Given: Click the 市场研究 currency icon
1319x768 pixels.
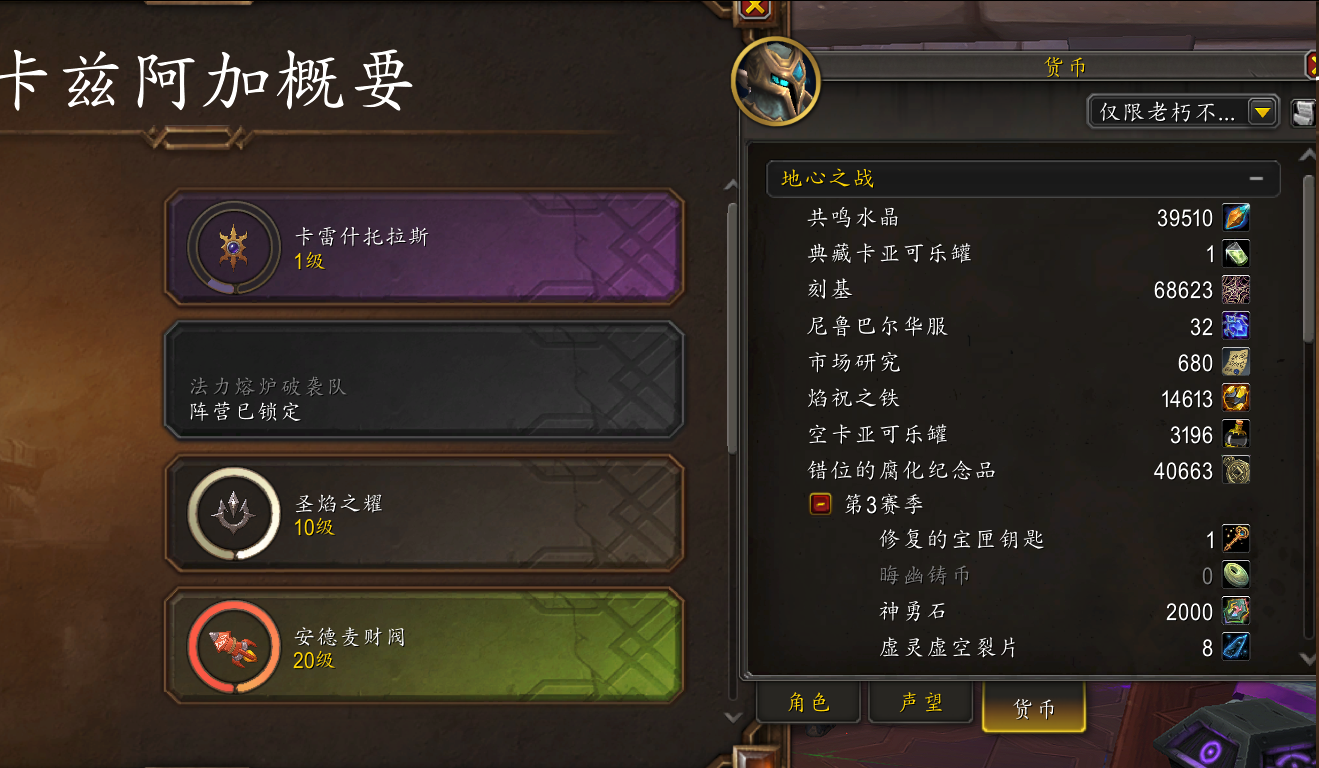Looking at the screenshot, I should (1236, 361).
